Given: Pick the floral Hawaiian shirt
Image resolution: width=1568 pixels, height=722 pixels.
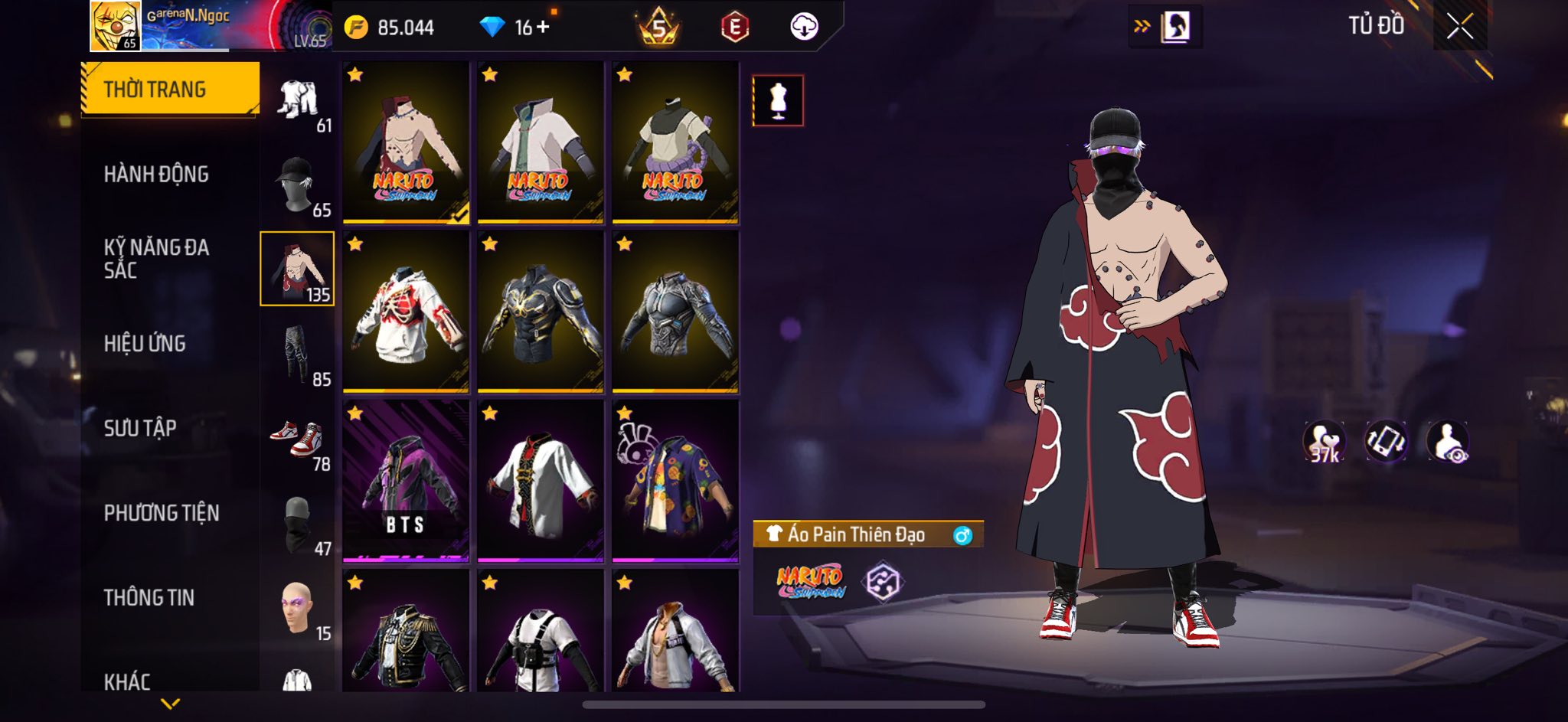Looking at the screenshot, I should tap(675, 481).
